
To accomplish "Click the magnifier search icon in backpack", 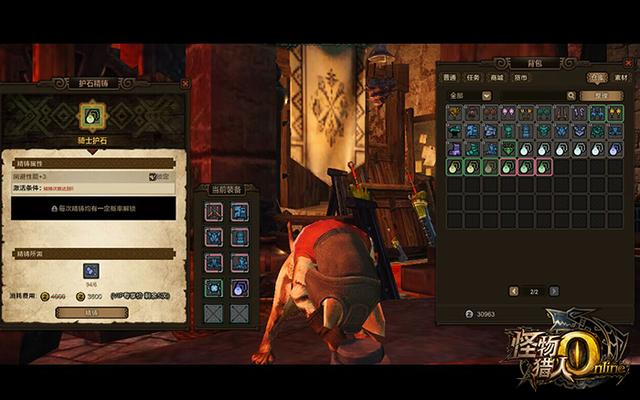I will (571, 96).
